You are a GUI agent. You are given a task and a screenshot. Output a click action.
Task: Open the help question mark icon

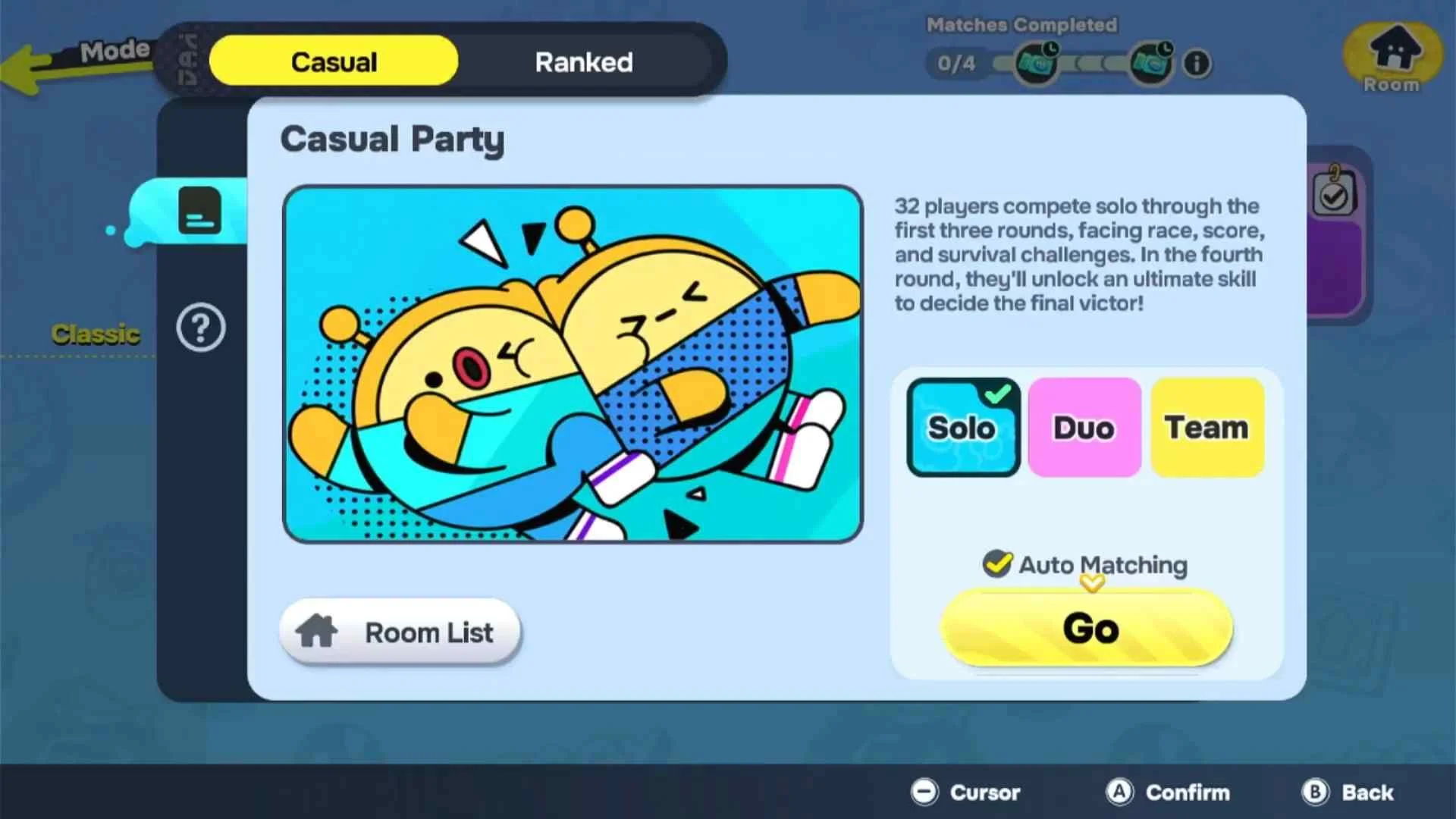click(201, 328)
